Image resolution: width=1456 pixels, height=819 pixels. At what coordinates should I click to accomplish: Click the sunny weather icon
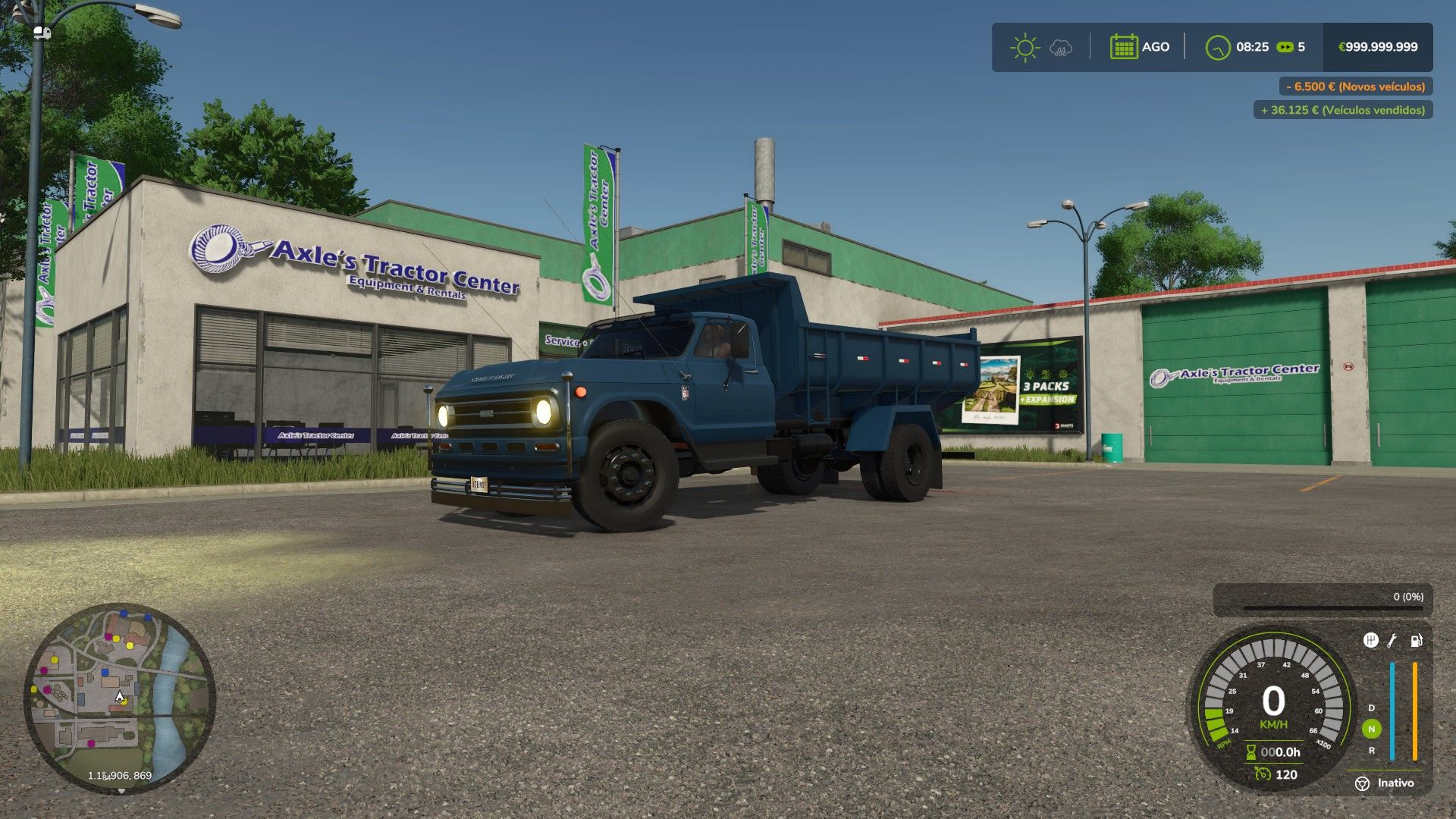point(1025,47)
